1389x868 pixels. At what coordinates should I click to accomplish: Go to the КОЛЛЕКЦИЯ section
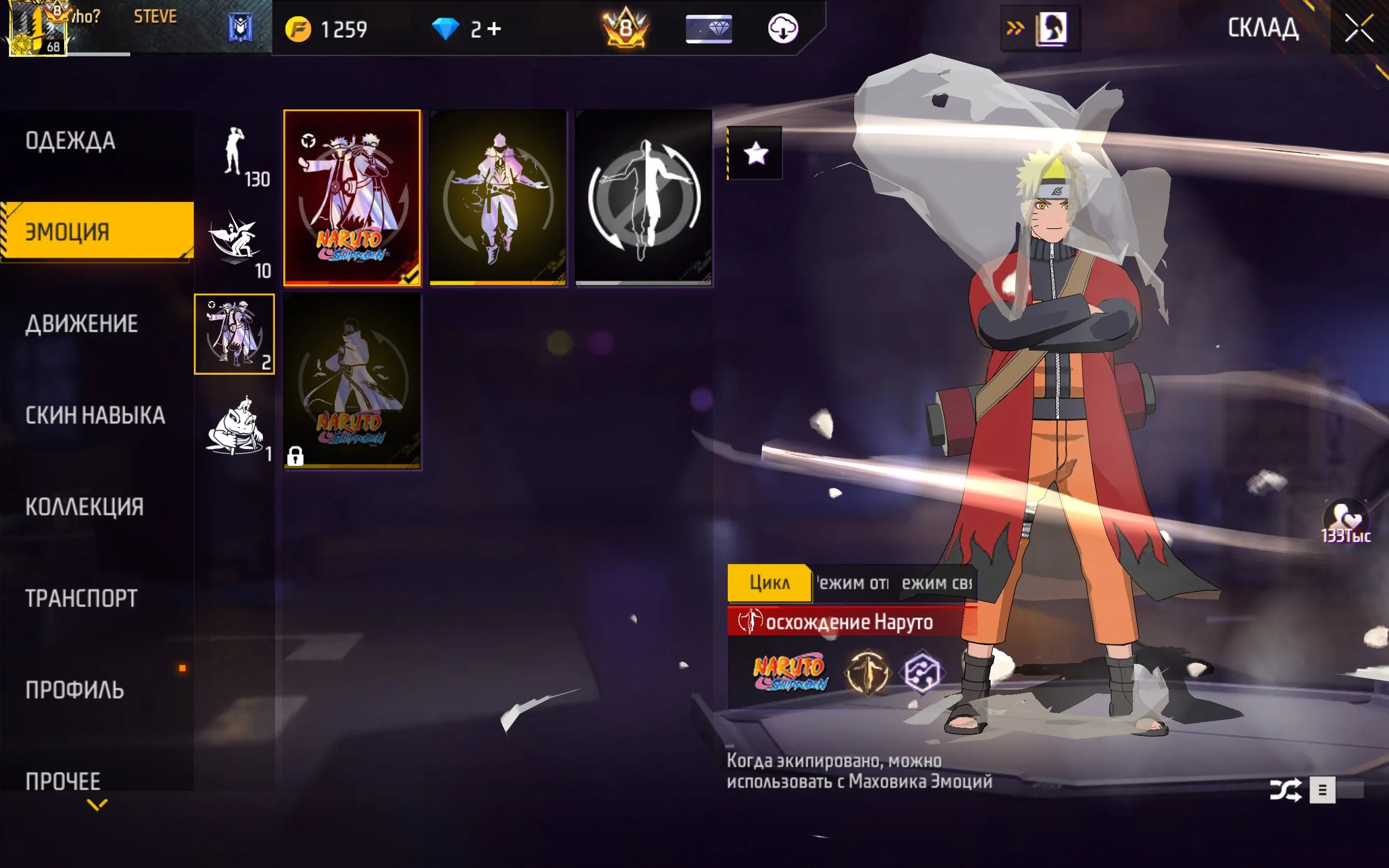(84, 507)
